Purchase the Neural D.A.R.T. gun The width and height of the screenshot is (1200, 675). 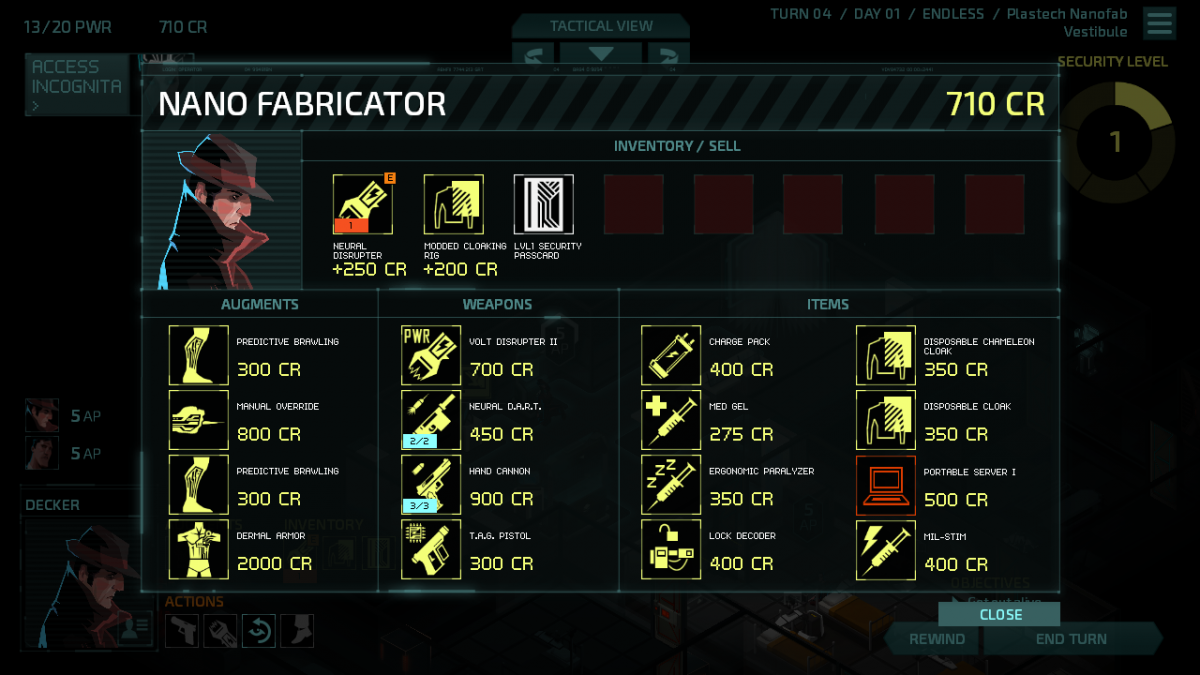pos(431,420)
